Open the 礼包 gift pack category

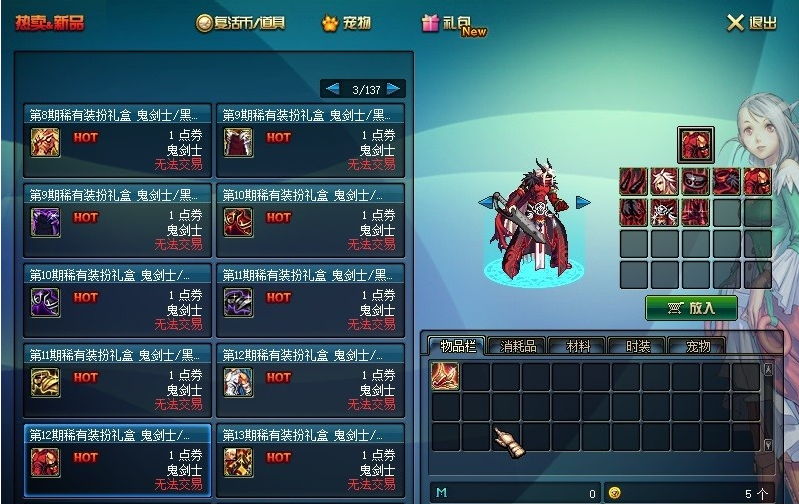tap(453, 23)
